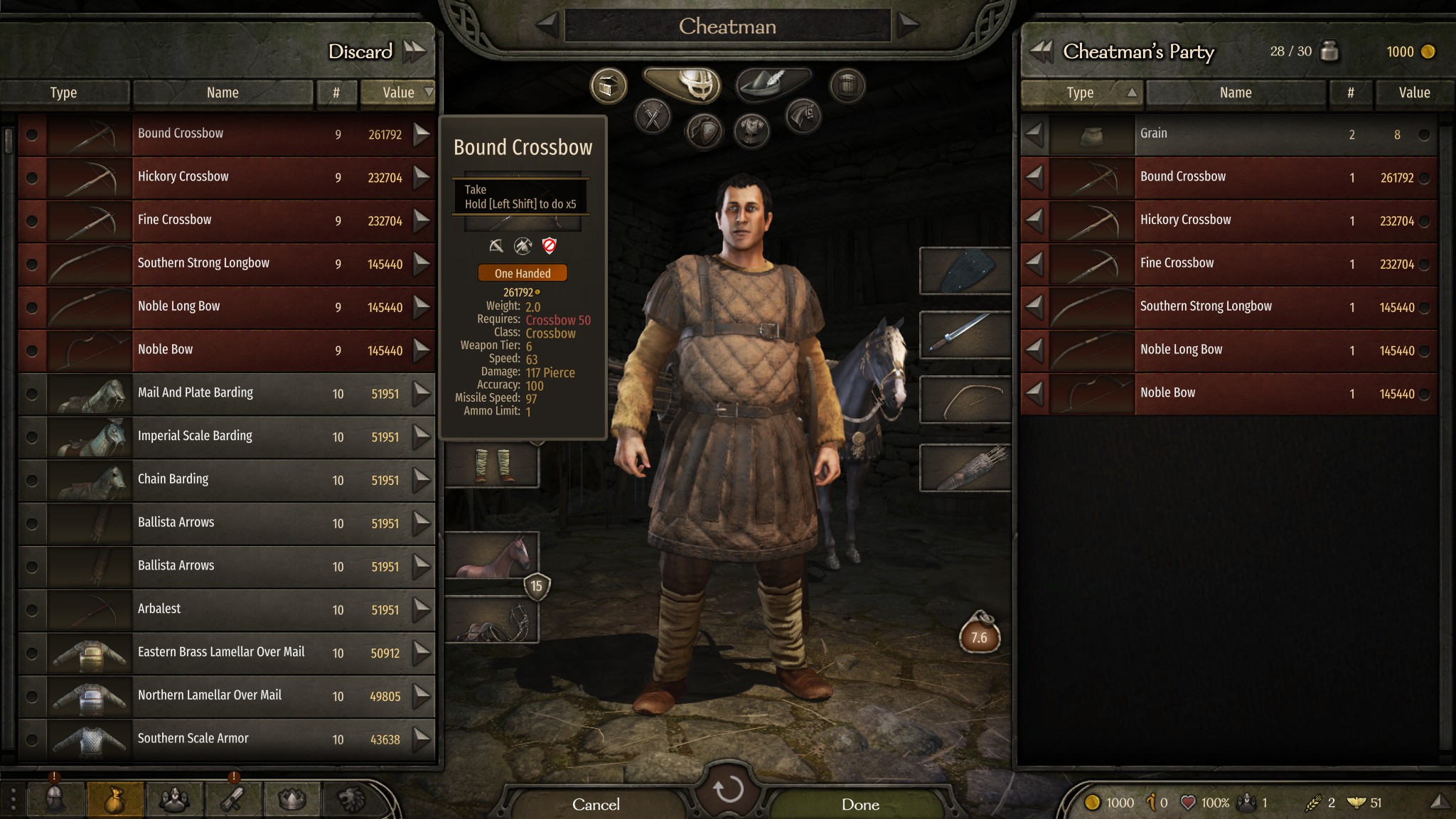Sort party inventory by the Type column
Viewport: 1456px width, 819px height.
pos(1081,92)
